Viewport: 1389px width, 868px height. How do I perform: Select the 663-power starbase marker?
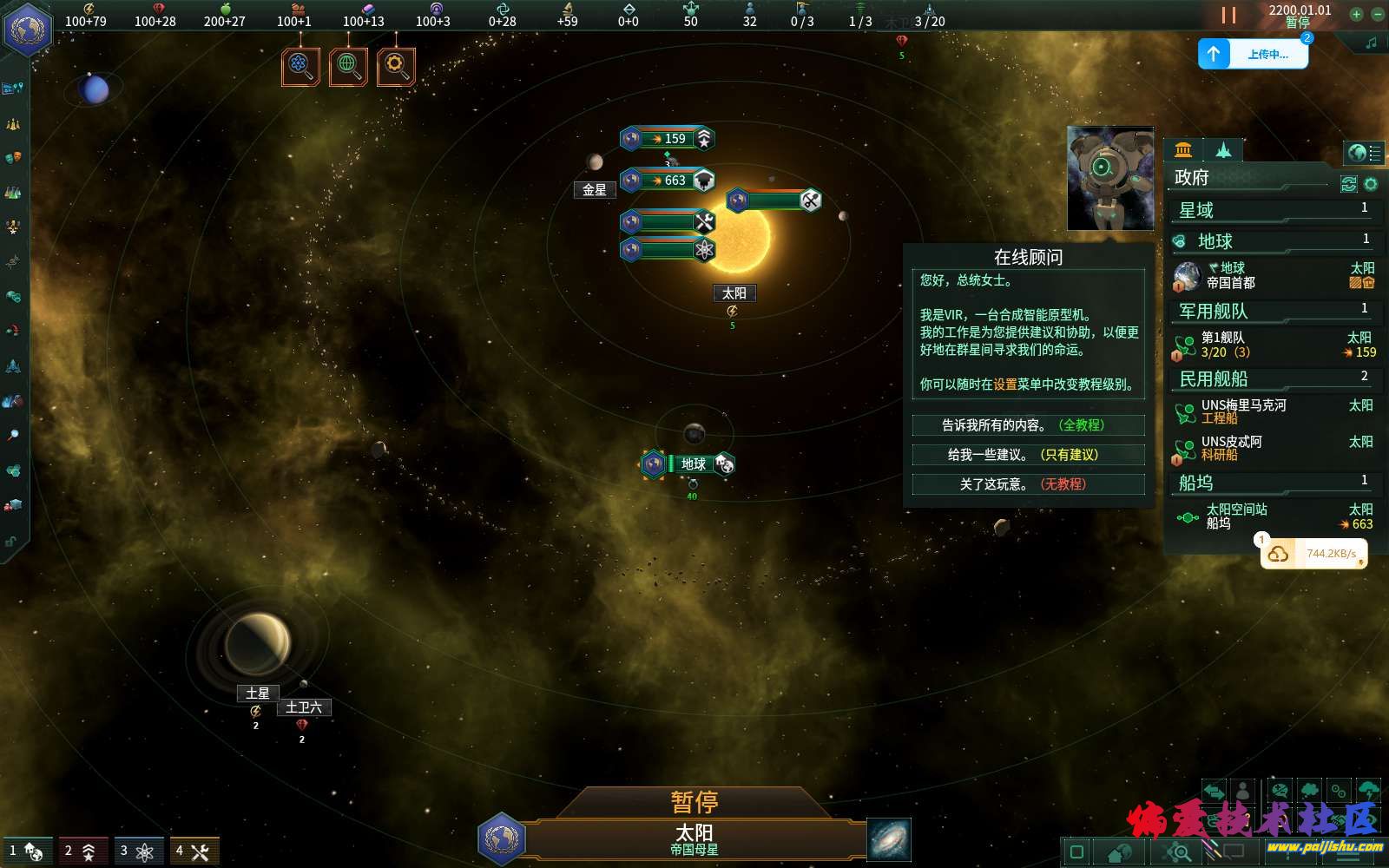(667, 180)
